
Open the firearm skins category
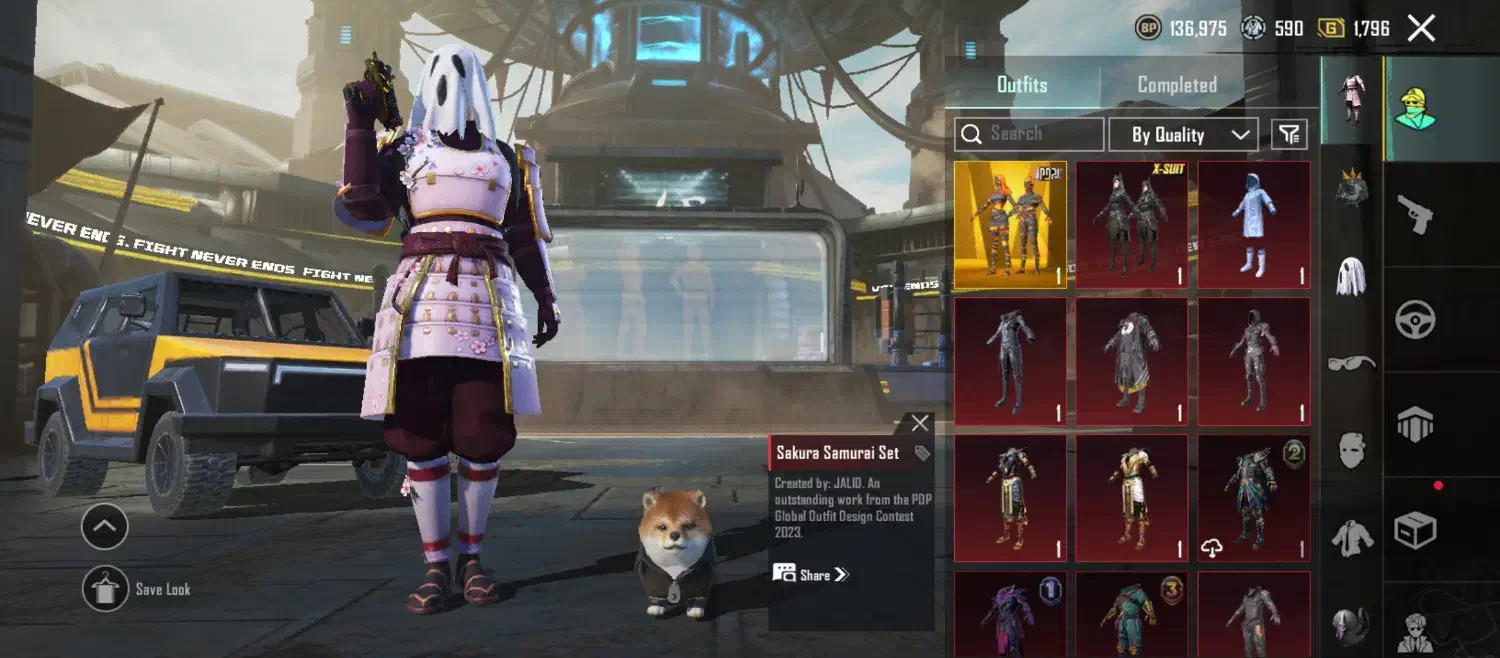click(x=1415, y=213)
